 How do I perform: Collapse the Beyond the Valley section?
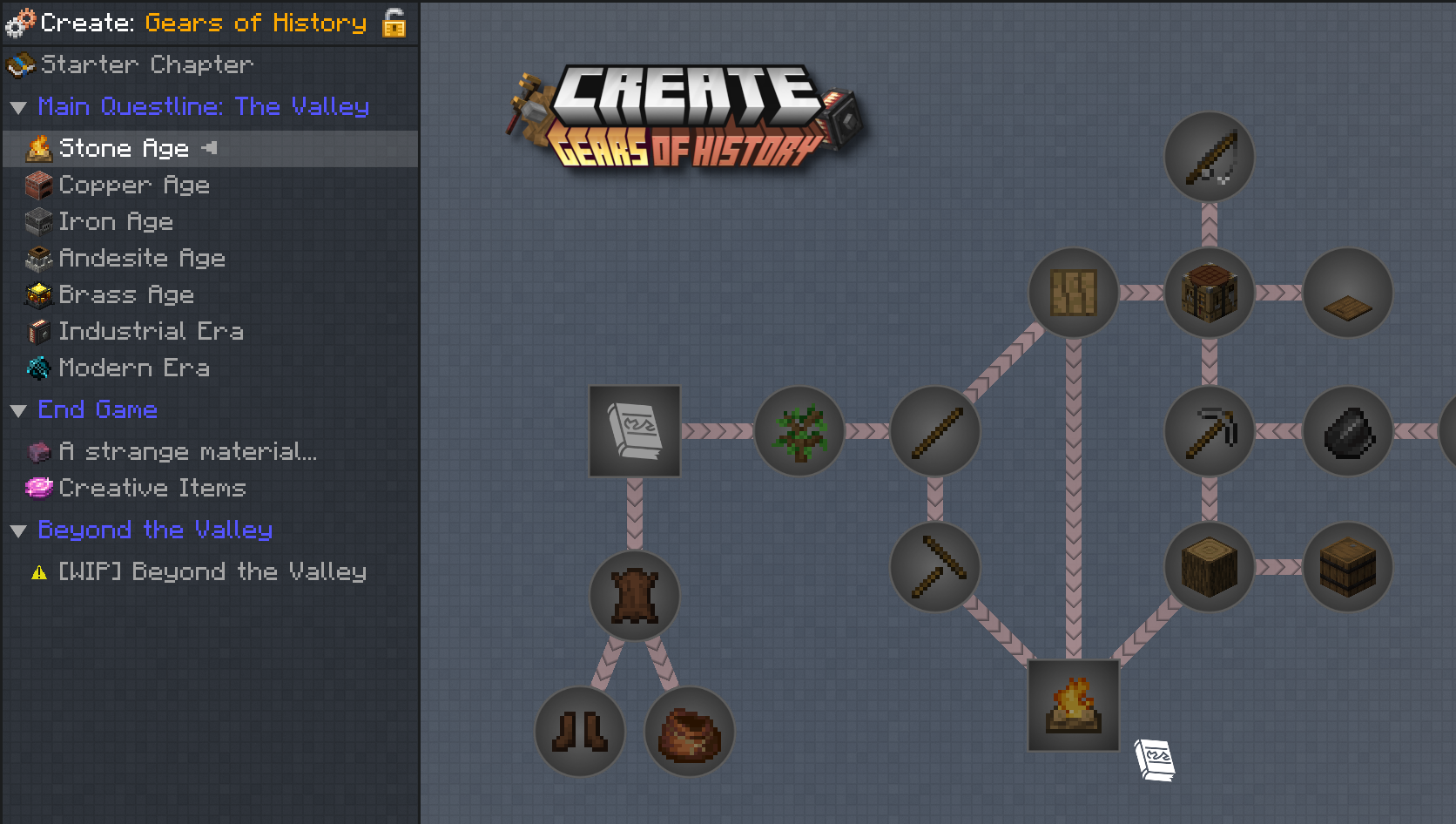point(19,530)
